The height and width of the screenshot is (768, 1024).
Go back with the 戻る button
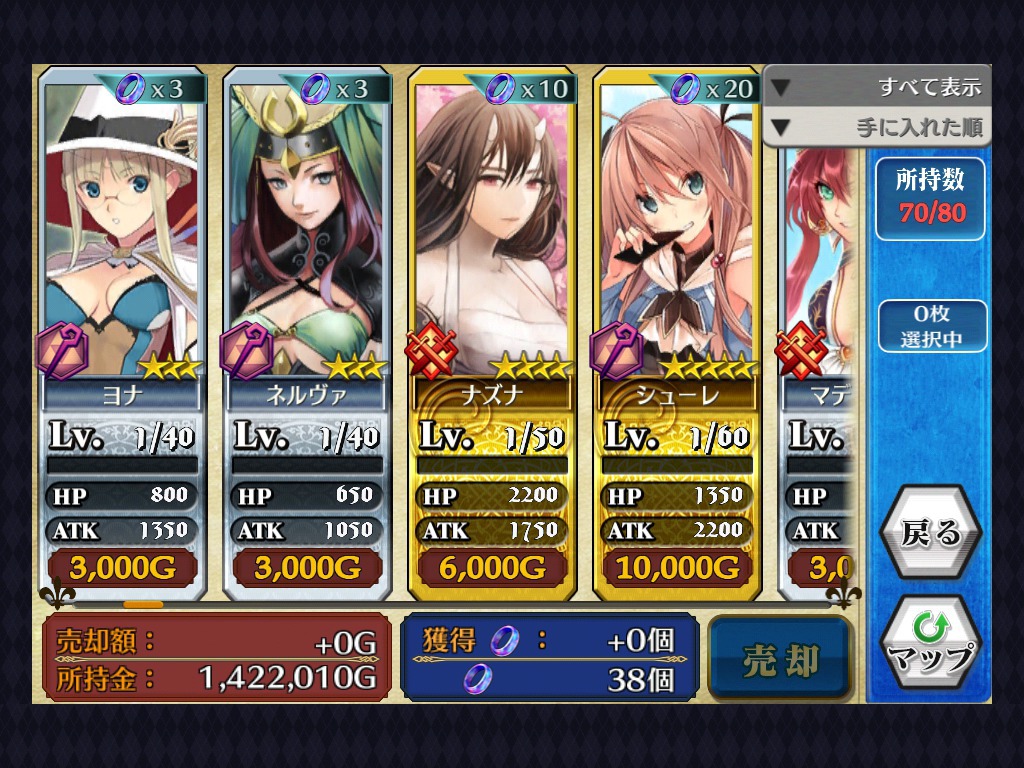click(930, 533)
